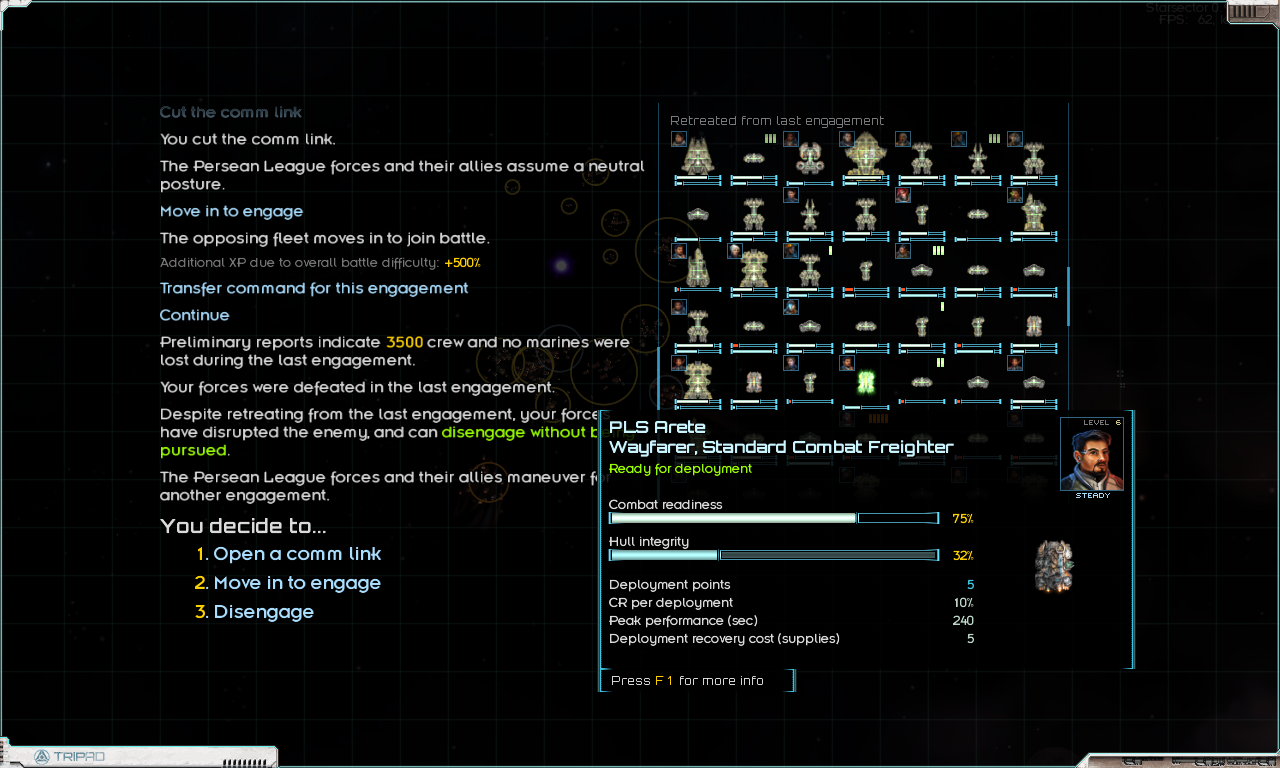Toggle selection of the glowing green Wayfarer ship
This screenshot has width=1280, height=768.
tap(865, 380)
